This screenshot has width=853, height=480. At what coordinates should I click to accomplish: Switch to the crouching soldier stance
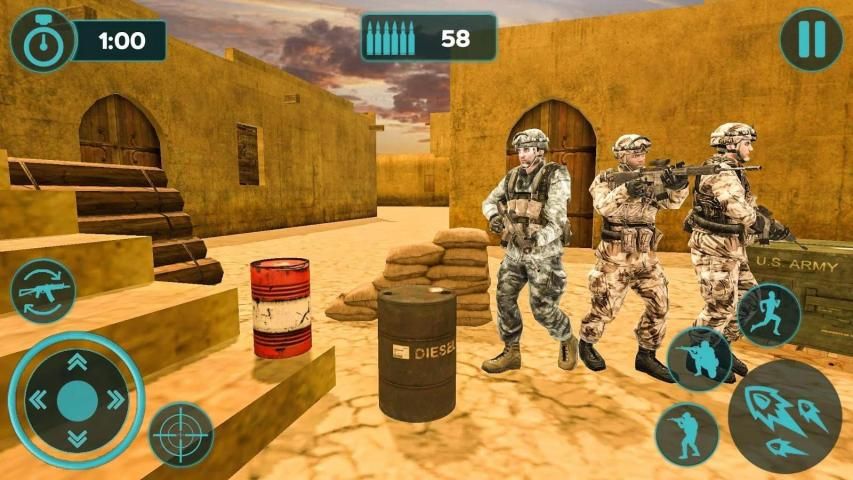(x=699, y=358)
